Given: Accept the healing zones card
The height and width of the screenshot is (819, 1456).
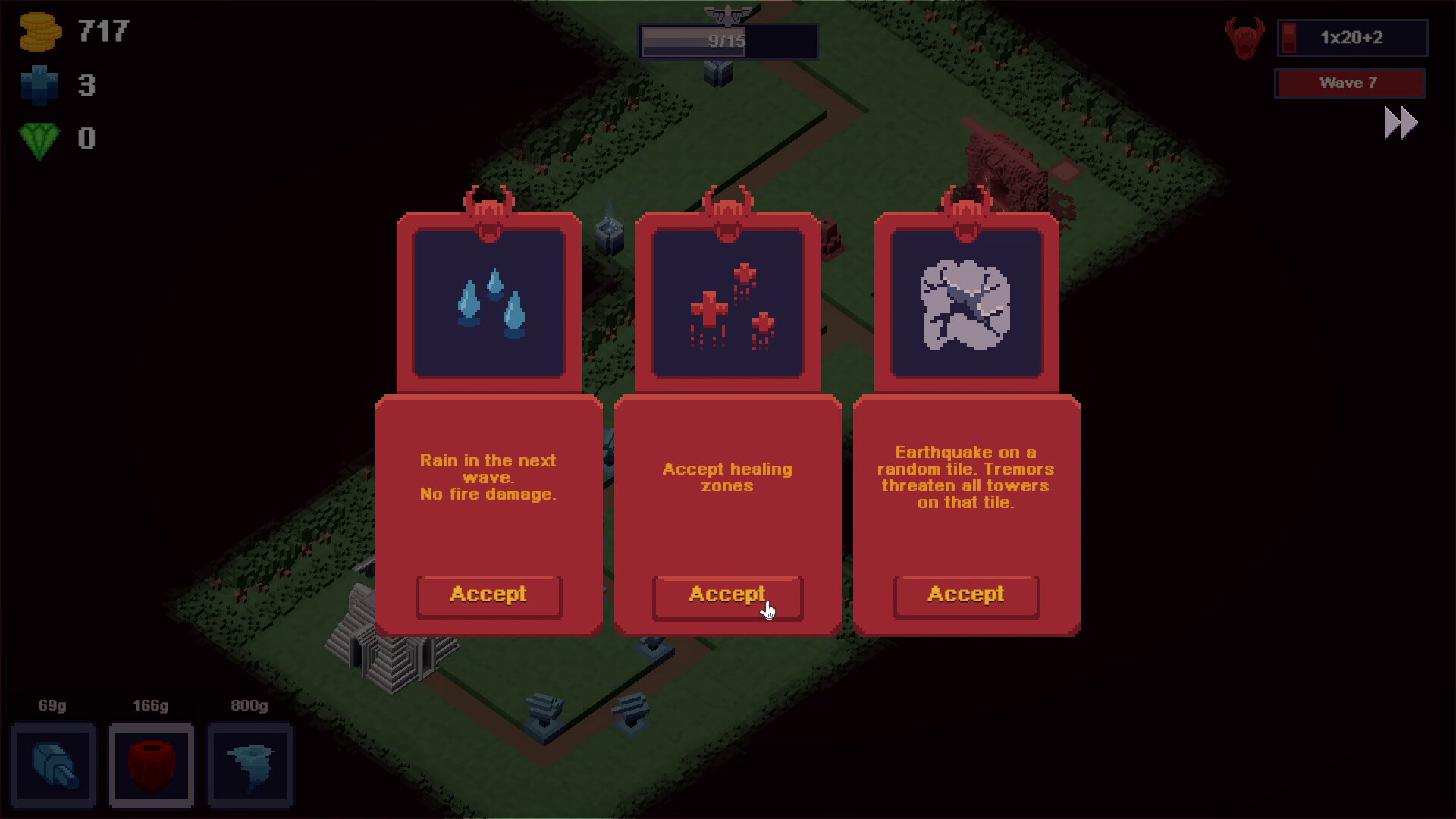Looking at the screenshot, I should [726, 595].
